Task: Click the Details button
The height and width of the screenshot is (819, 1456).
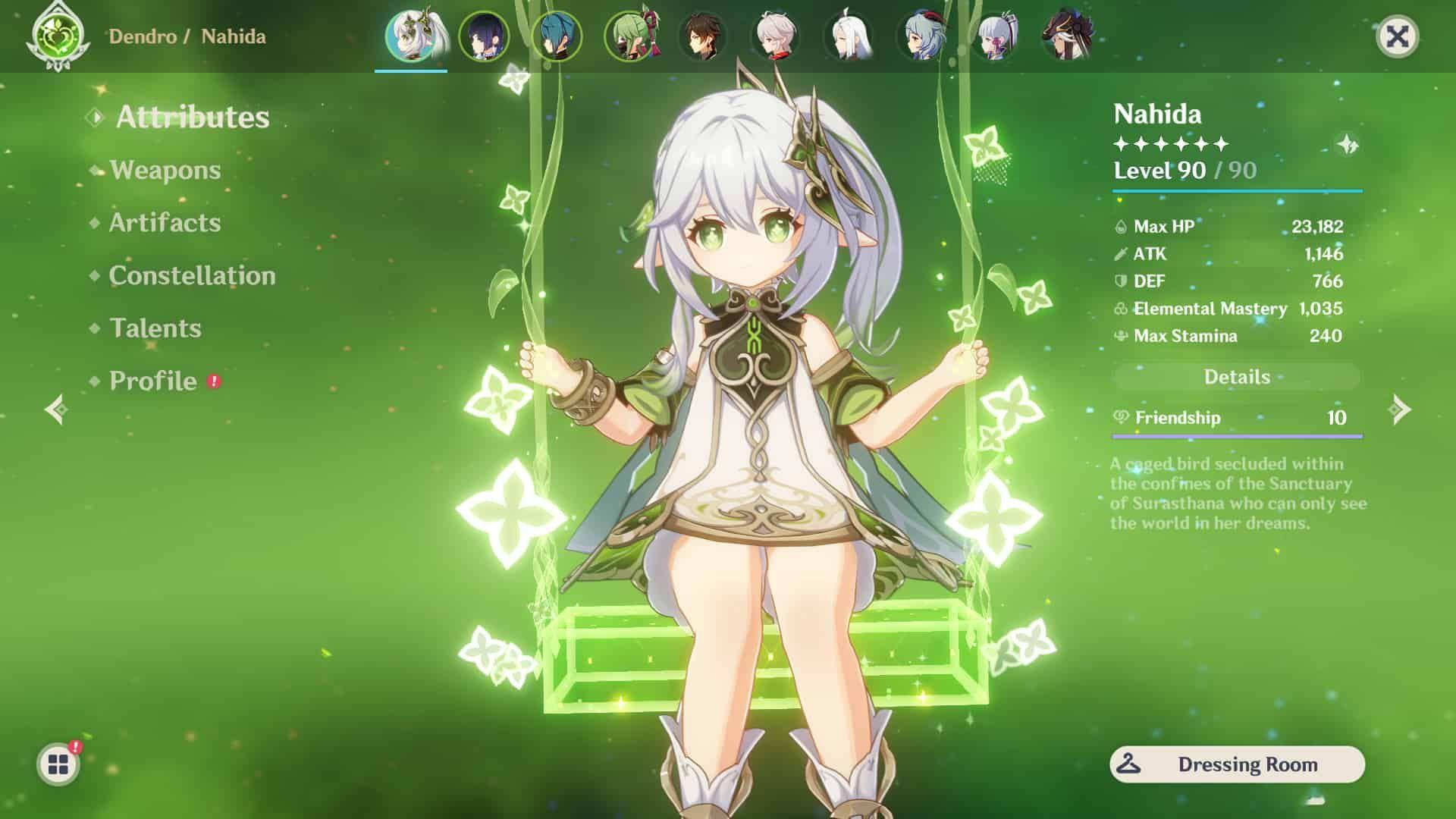Action: coord(1237,377)
